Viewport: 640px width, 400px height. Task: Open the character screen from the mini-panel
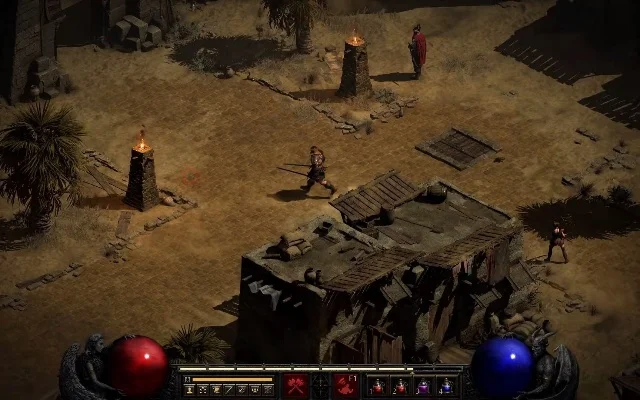189,389
